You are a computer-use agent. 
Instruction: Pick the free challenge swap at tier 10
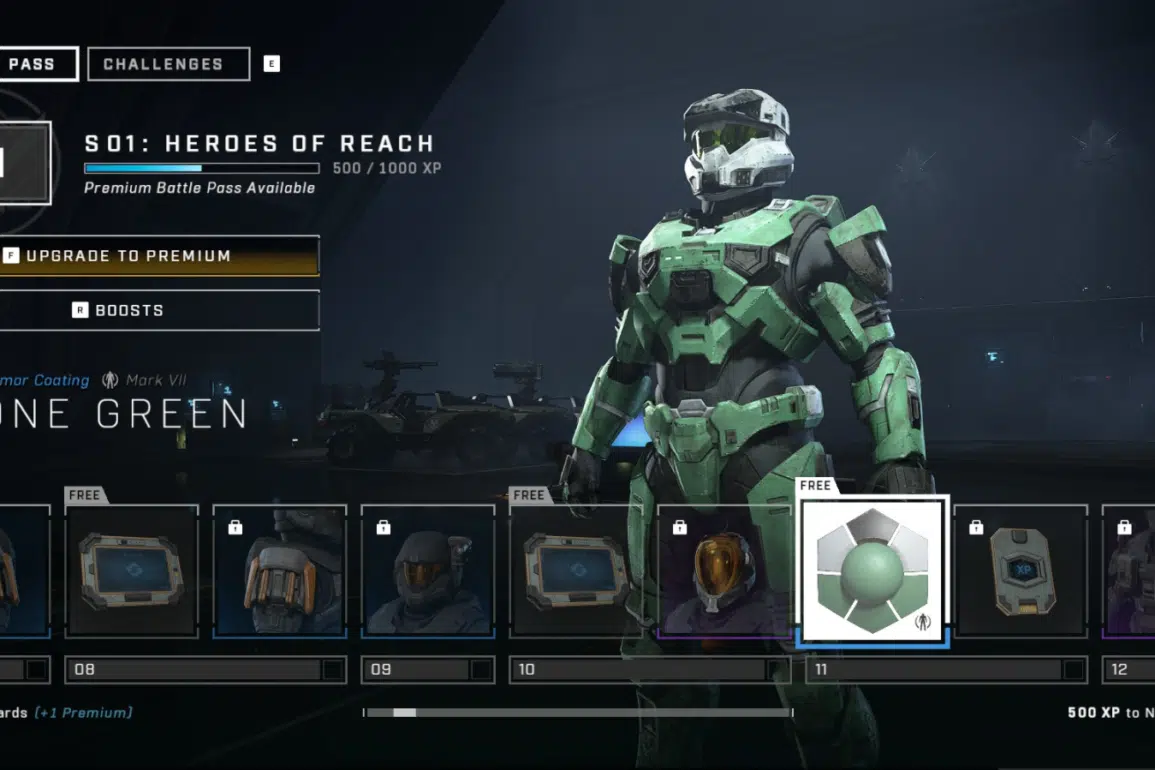[576, 570]
